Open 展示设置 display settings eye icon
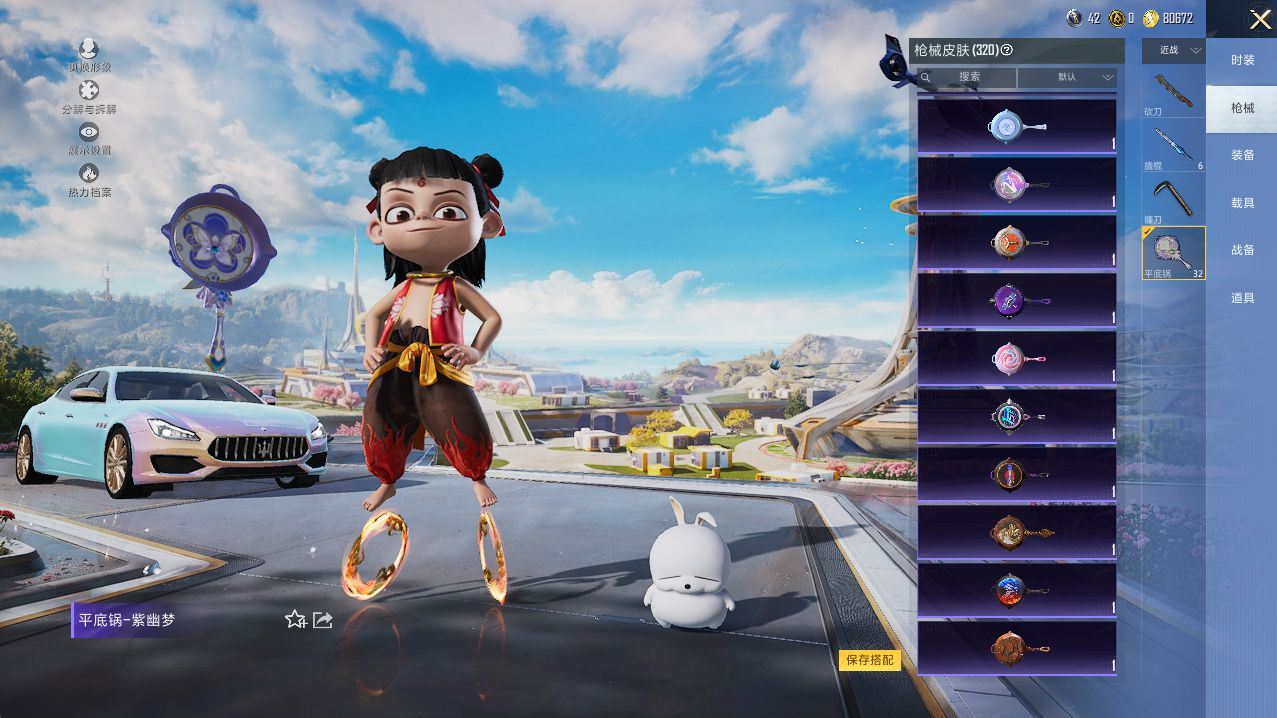The height and width of the screenshot is (718, 1277). (89, 132)
